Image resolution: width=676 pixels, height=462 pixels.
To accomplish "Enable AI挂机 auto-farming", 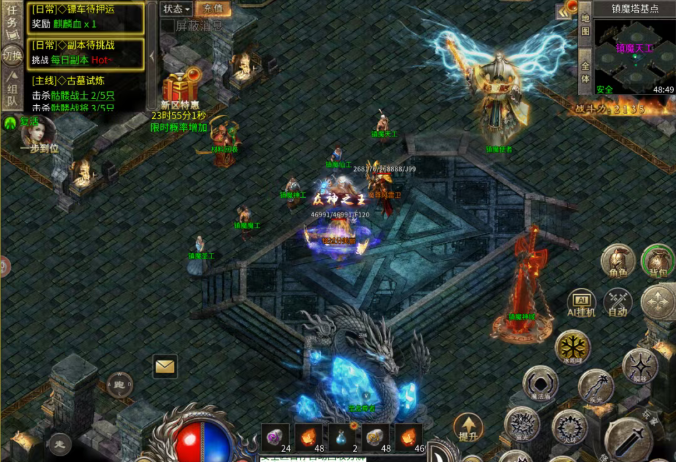I will click(582, 302).
